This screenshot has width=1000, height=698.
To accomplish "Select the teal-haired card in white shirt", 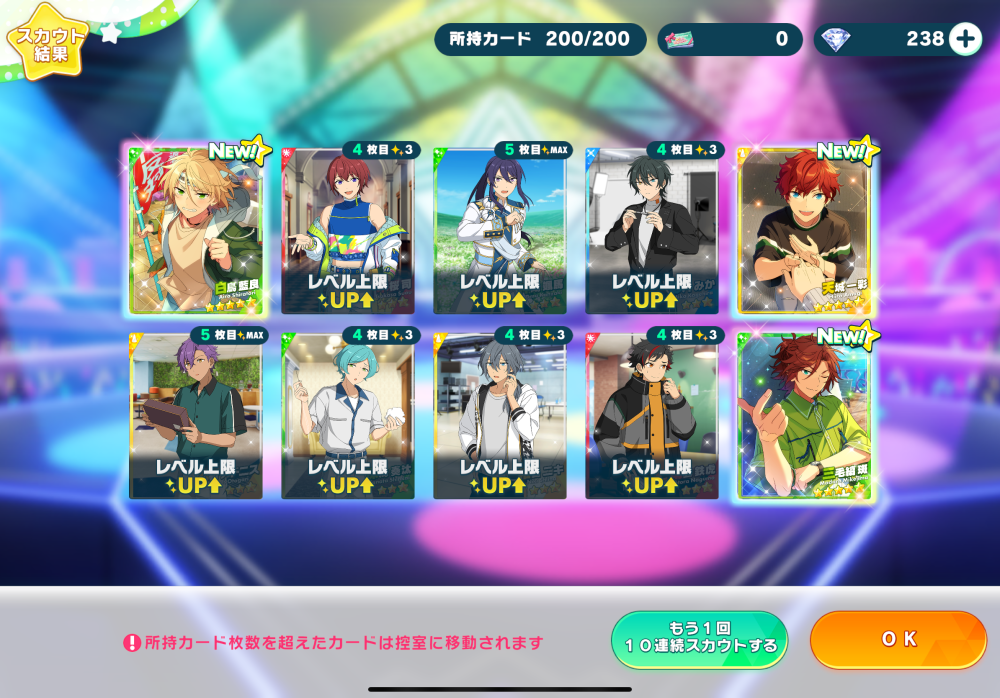I will click(x=348, y=415).
